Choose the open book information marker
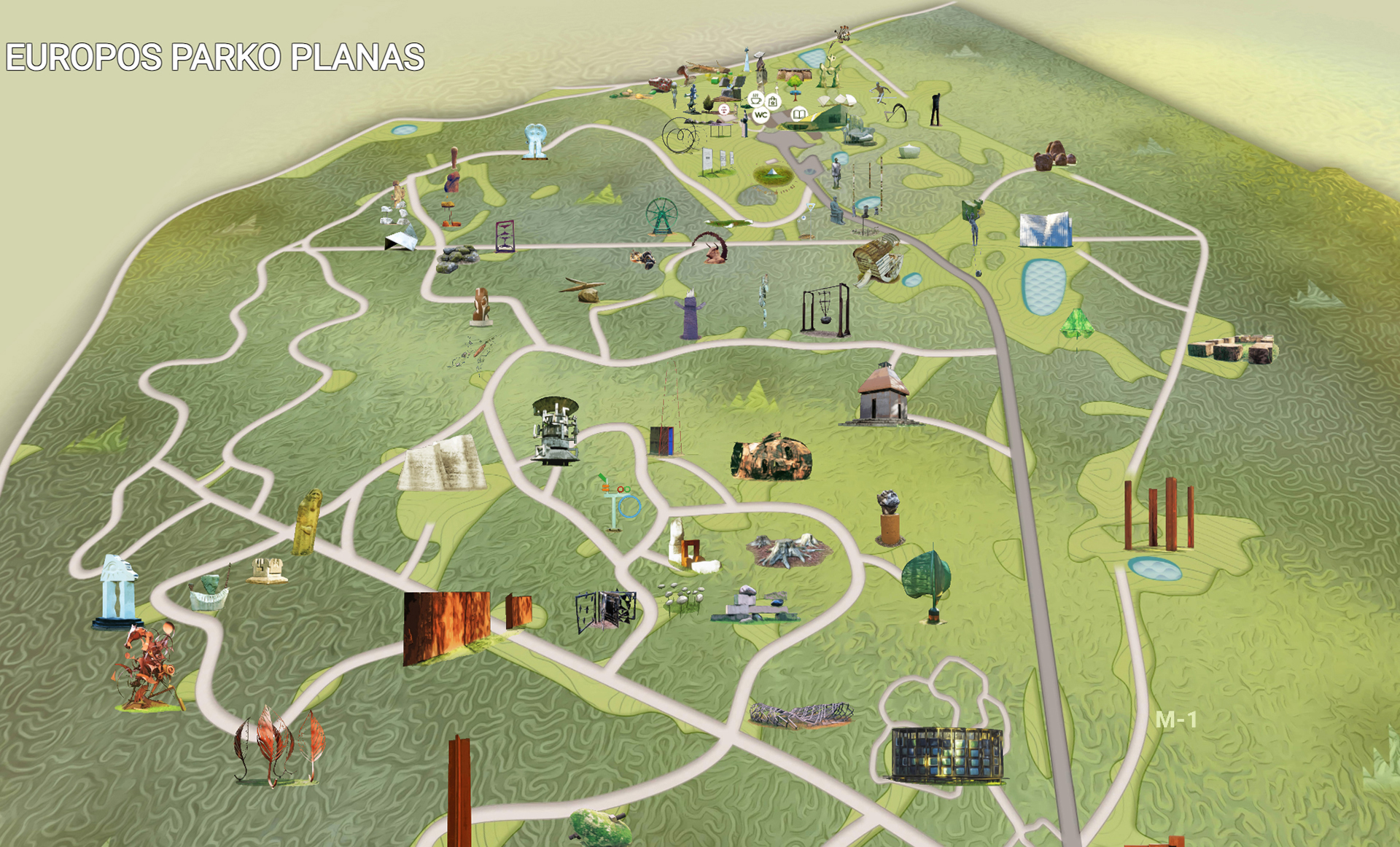The width and height of the screenshot is (1400, 847). point(799,114)
